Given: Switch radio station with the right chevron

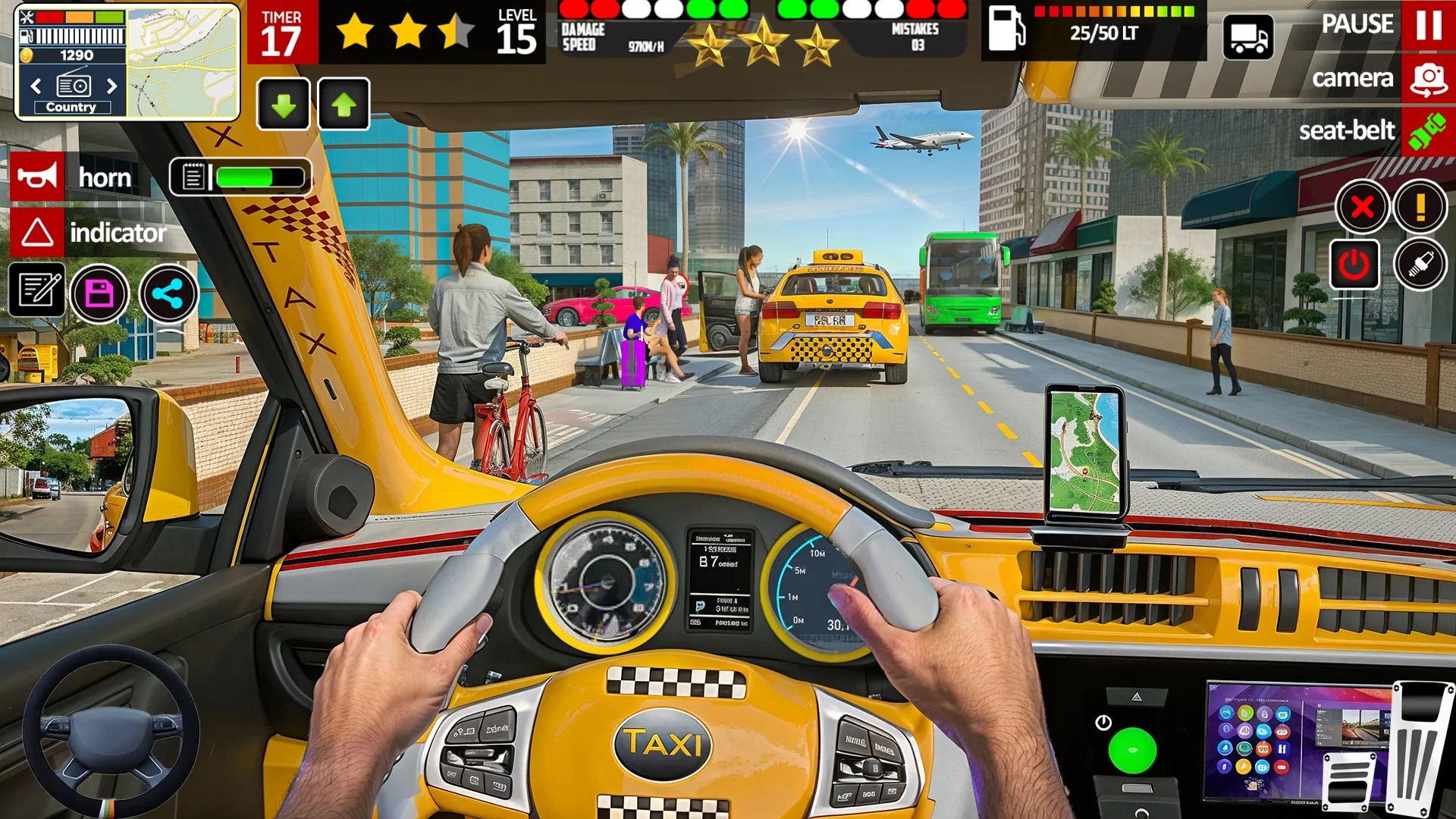Looking at the screenshot, I should [111, 86].
